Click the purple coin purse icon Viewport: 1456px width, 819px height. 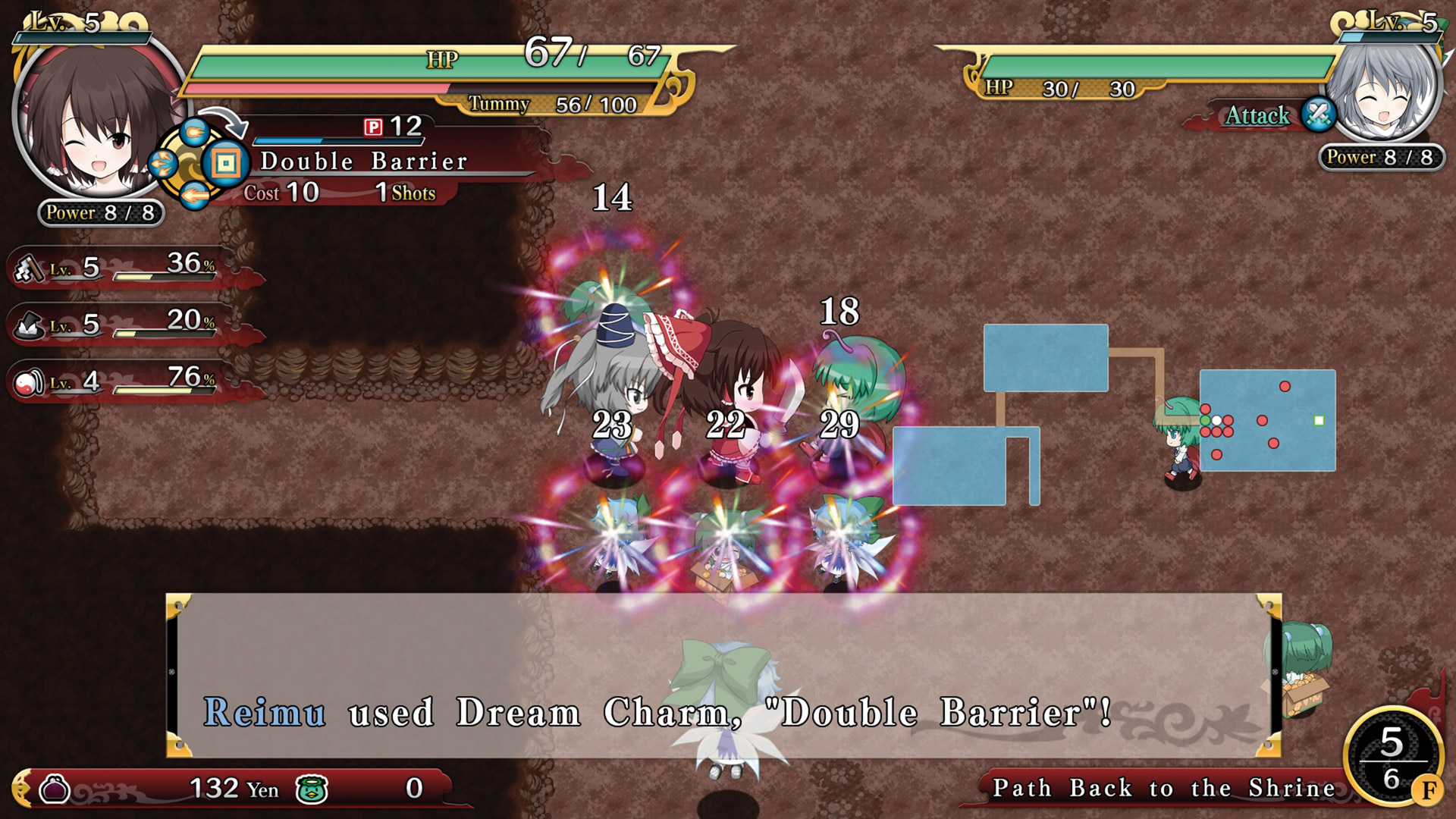point(55,789)
